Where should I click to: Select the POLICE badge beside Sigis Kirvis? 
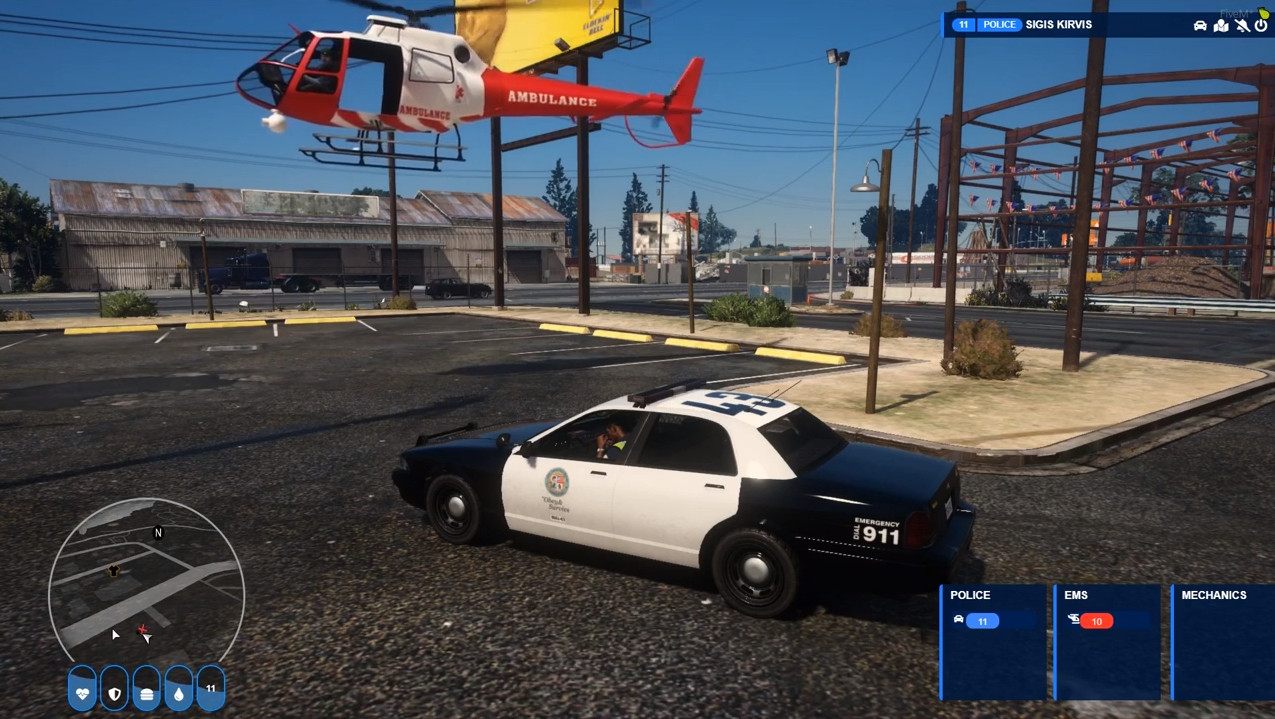(999, 25)
